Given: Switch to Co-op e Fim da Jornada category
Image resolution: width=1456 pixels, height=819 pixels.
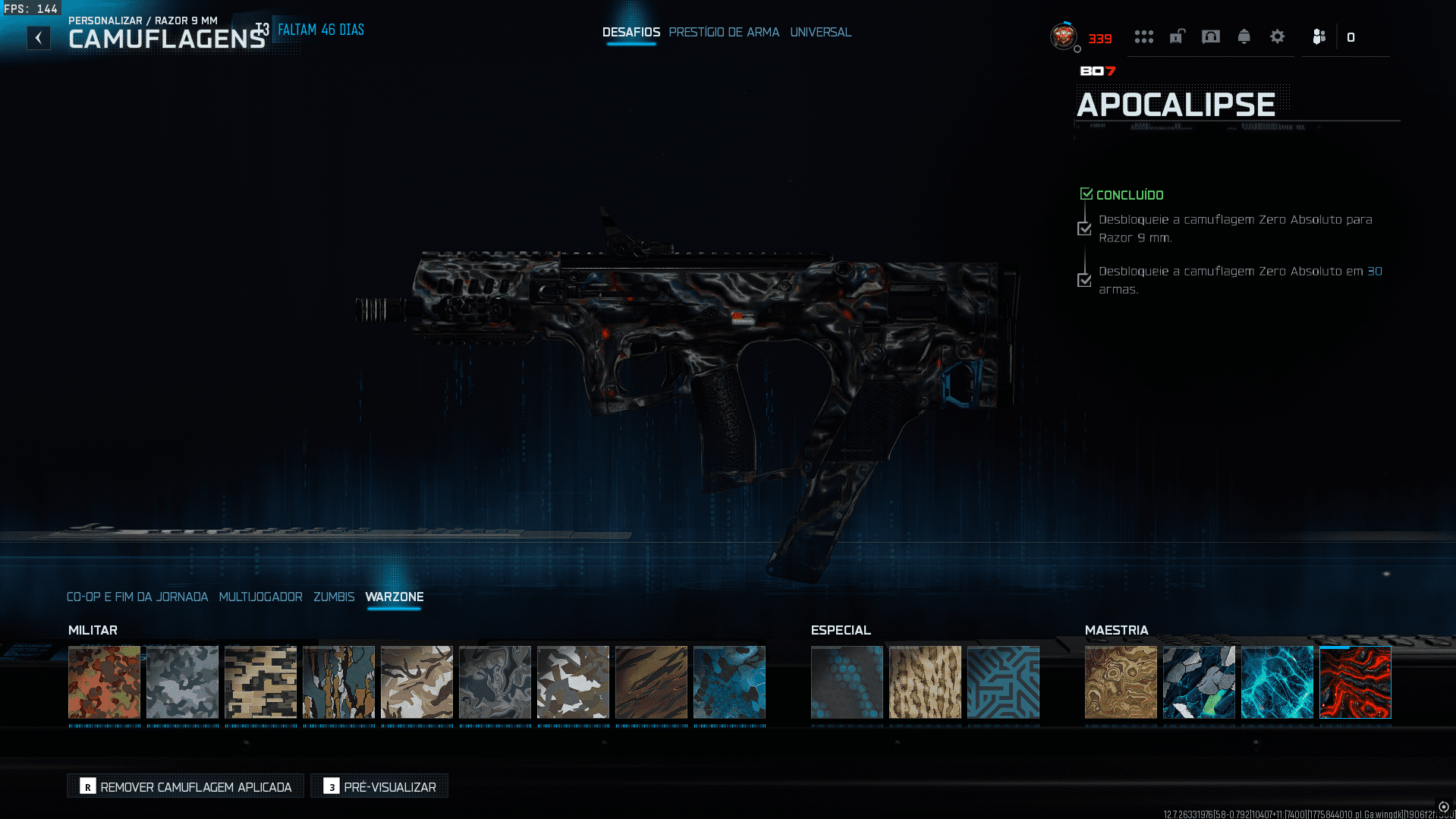Looking at the screenshot, I should pos(137,597).
